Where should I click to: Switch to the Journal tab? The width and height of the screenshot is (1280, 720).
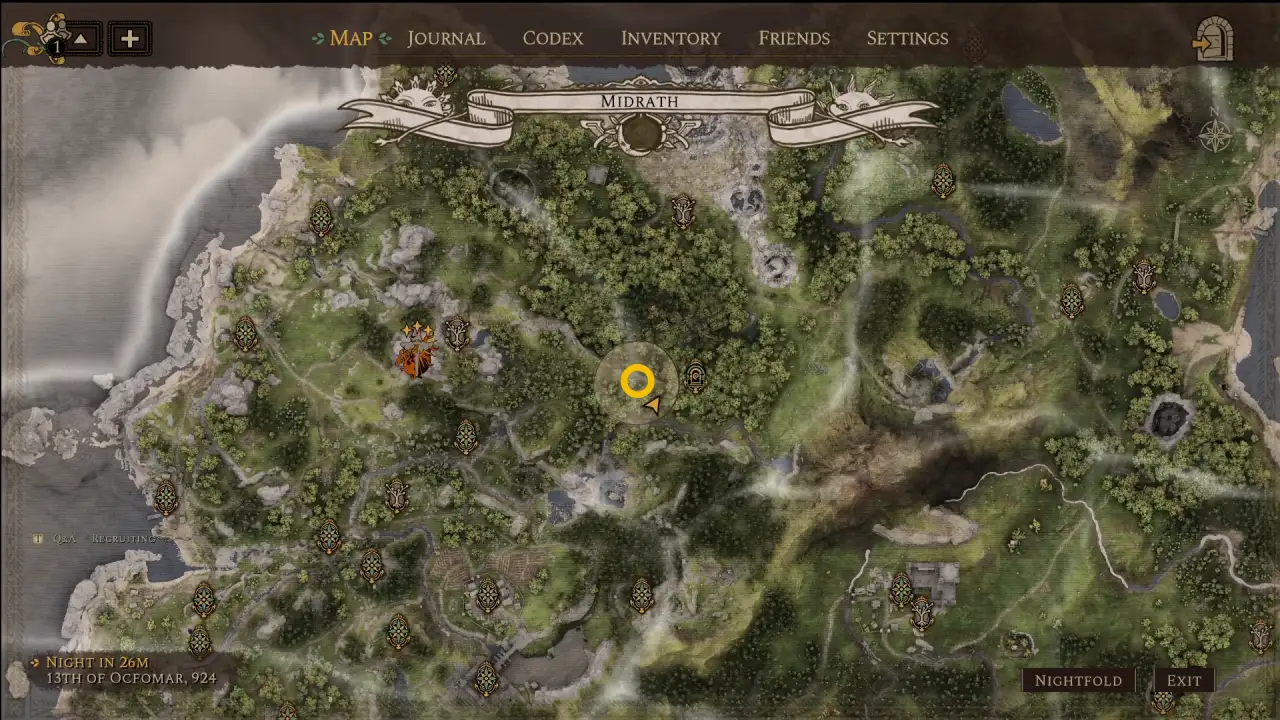pos(446,38)
